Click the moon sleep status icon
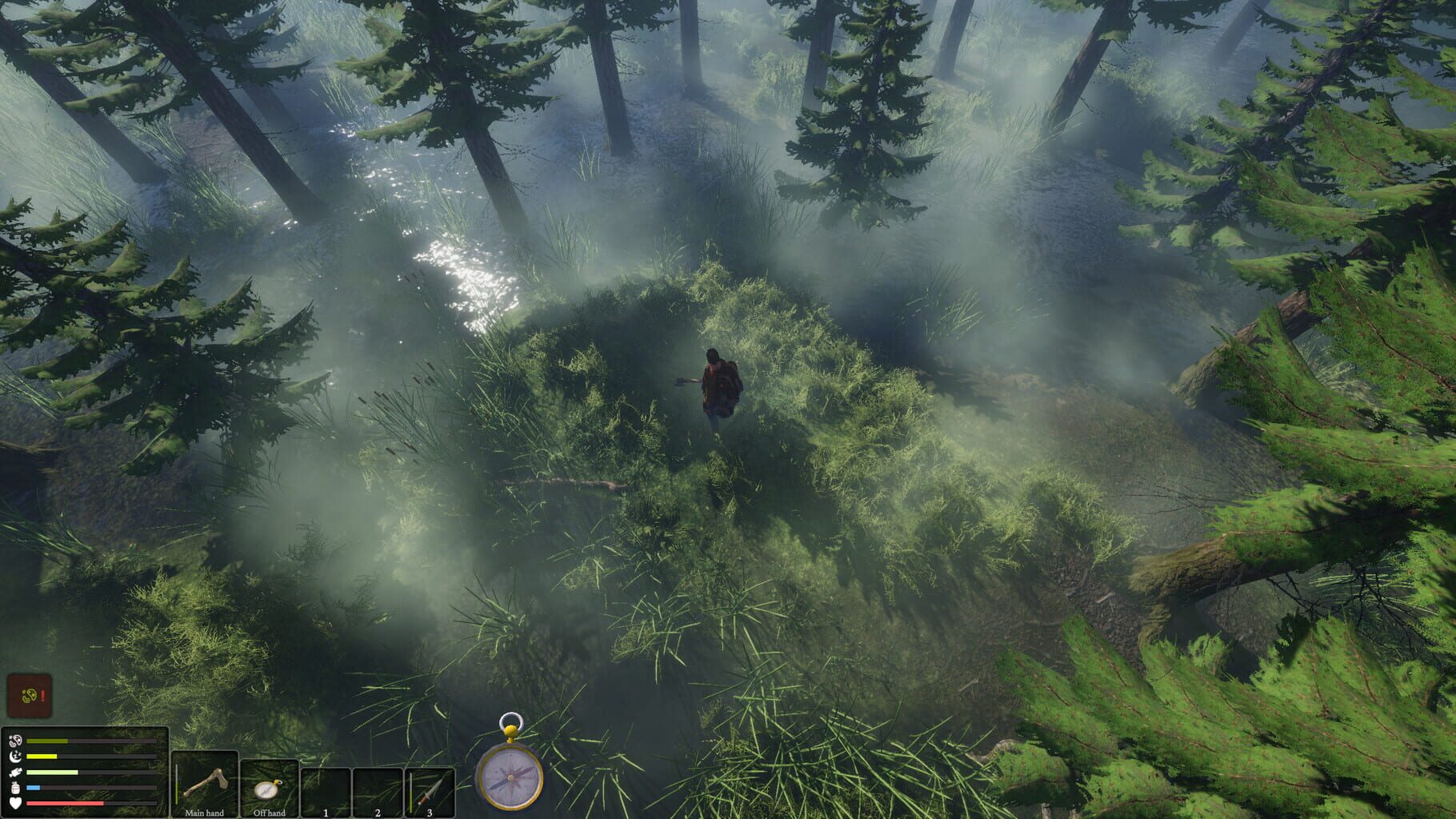Image resolution: width=1456 pixels, height=819 pixels. pos(16,757)
